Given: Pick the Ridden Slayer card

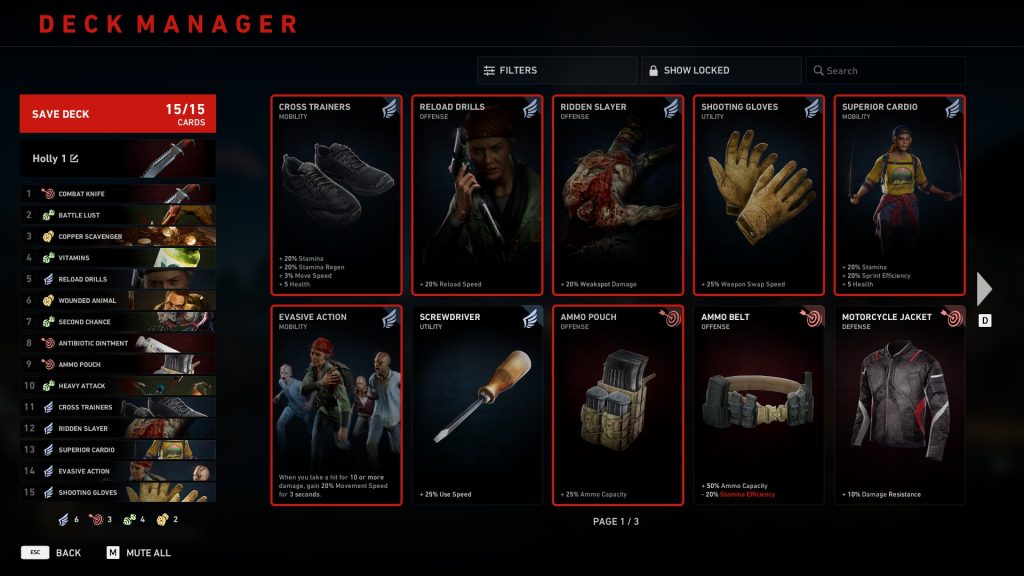Looking at the screenshot, I should (618, 195).
